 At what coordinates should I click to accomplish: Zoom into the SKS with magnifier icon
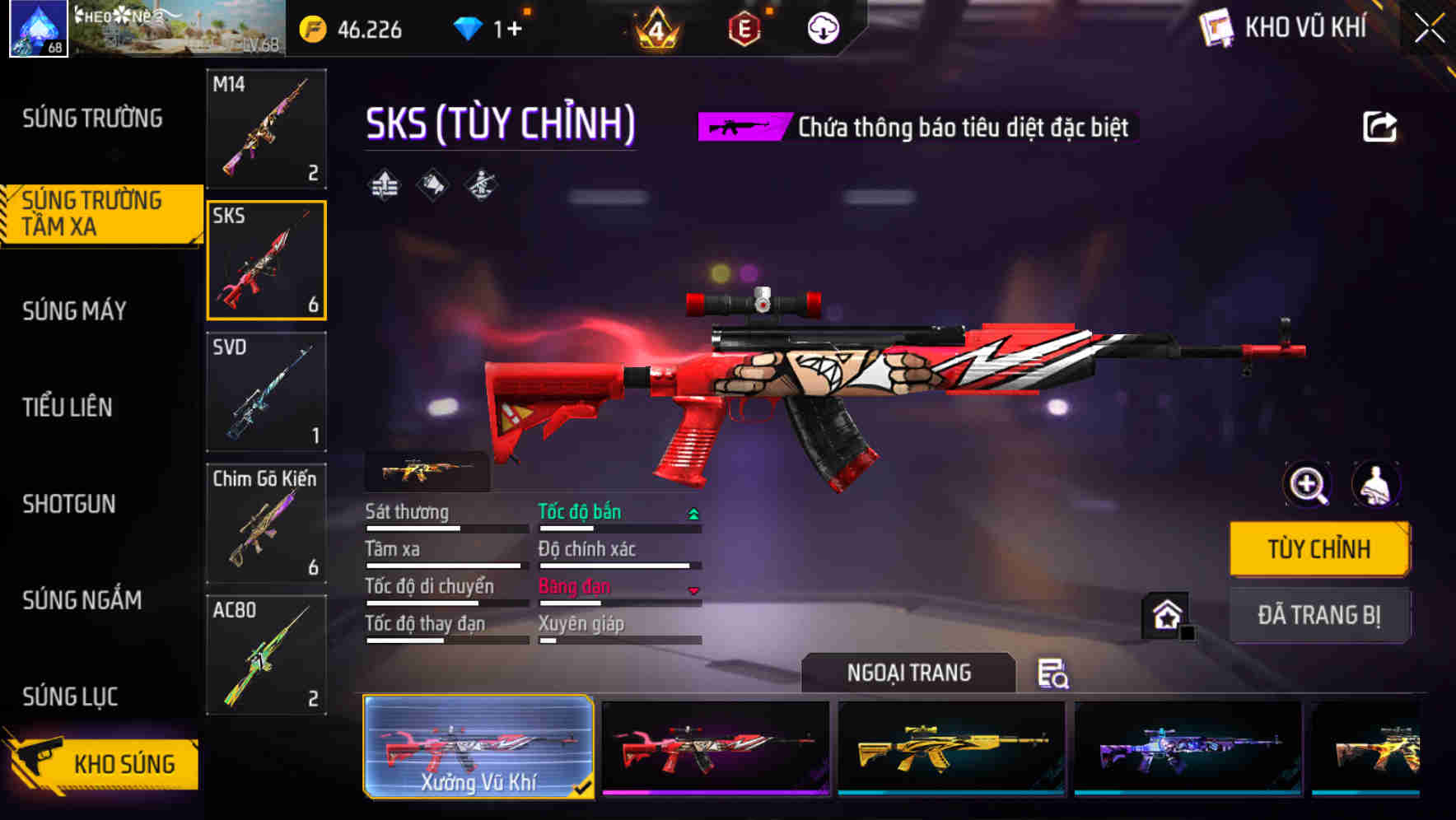pos(1306,485)
